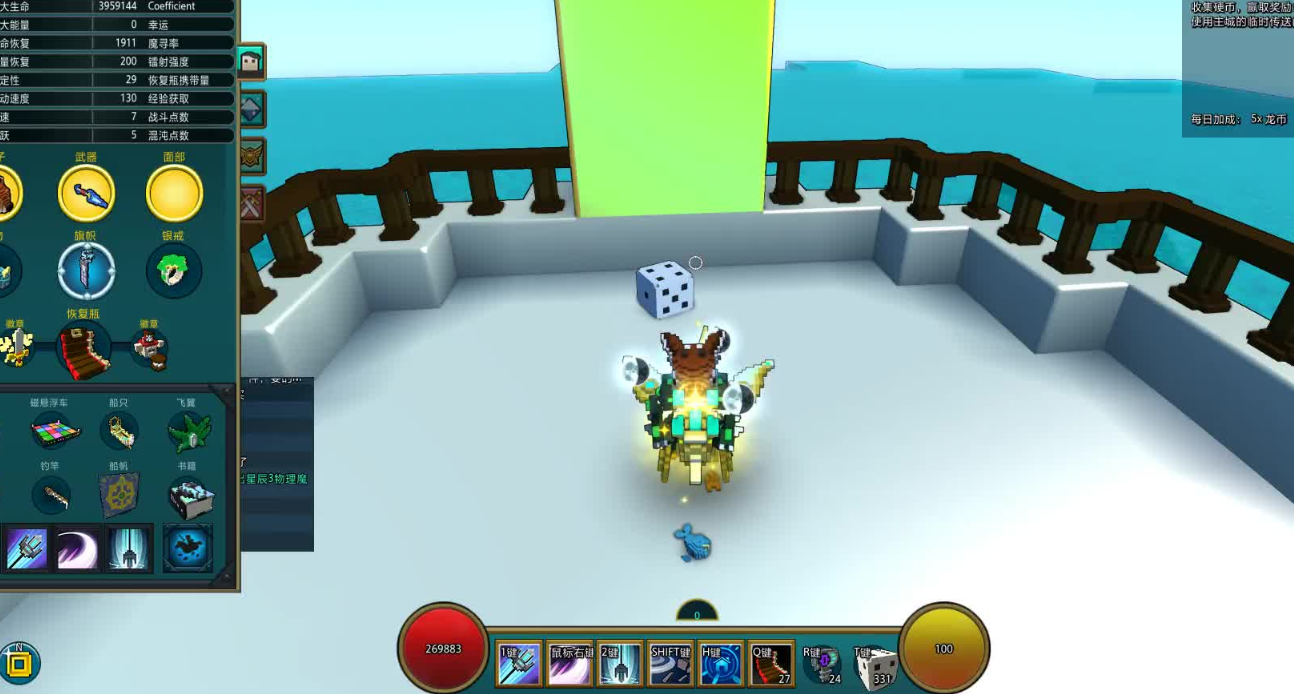Click the blue splash class ability icon
The width and height of the screenshot is (1294, 694).
(x=188, y=549)
